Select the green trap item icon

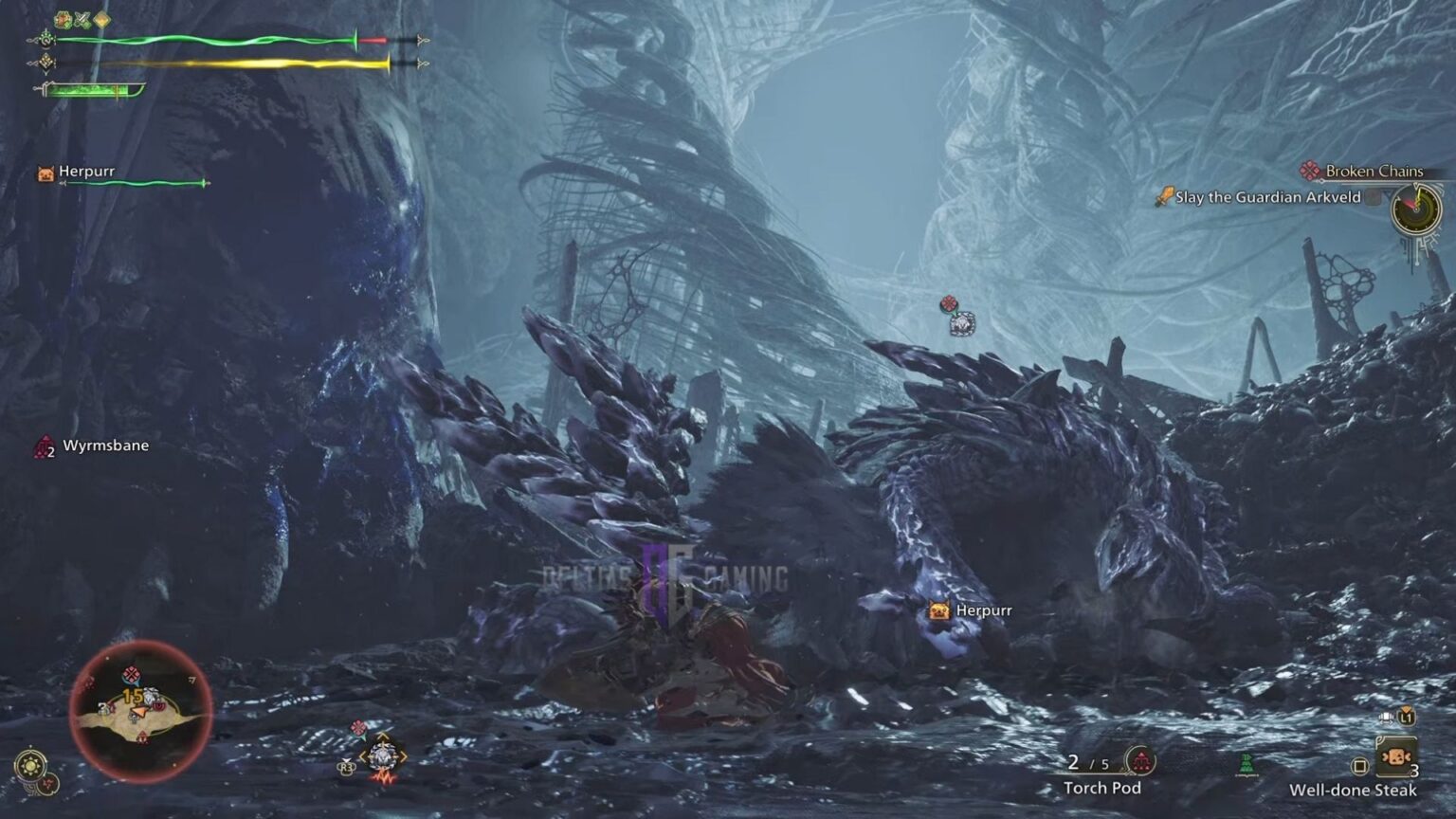1247,760
